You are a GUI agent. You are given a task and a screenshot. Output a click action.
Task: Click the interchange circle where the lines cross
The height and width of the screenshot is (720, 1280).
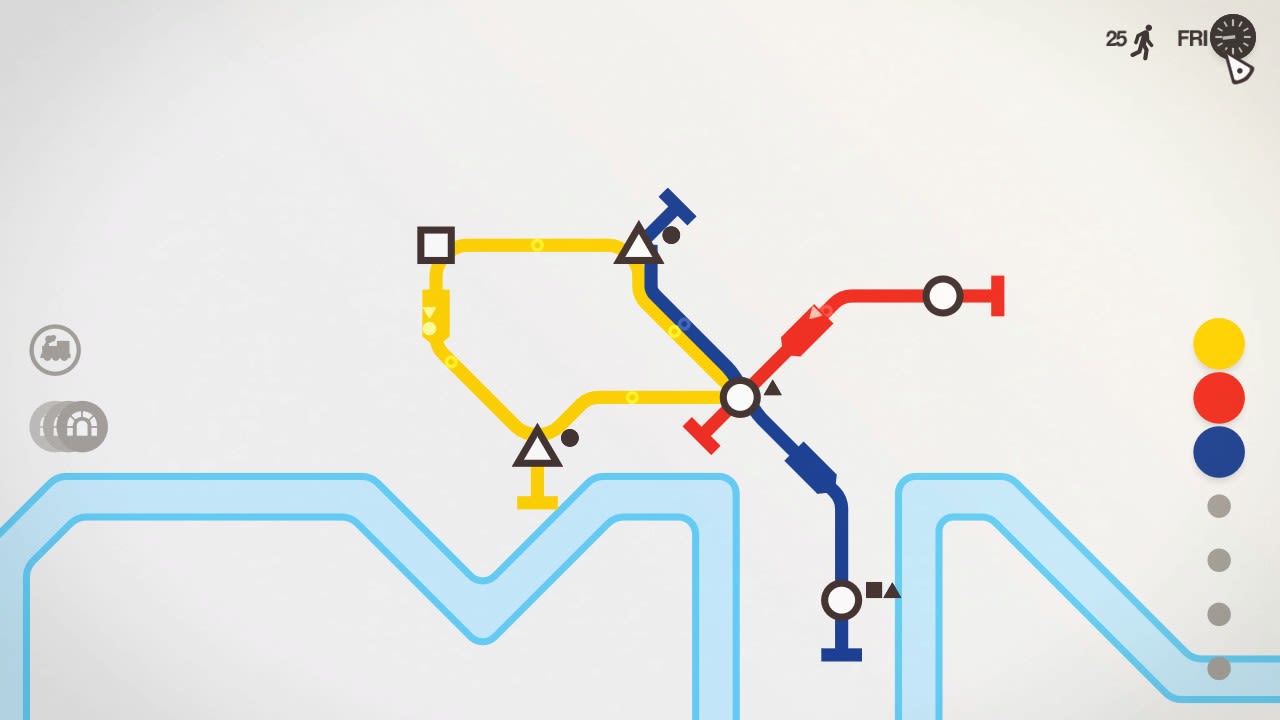coord(740,398)
